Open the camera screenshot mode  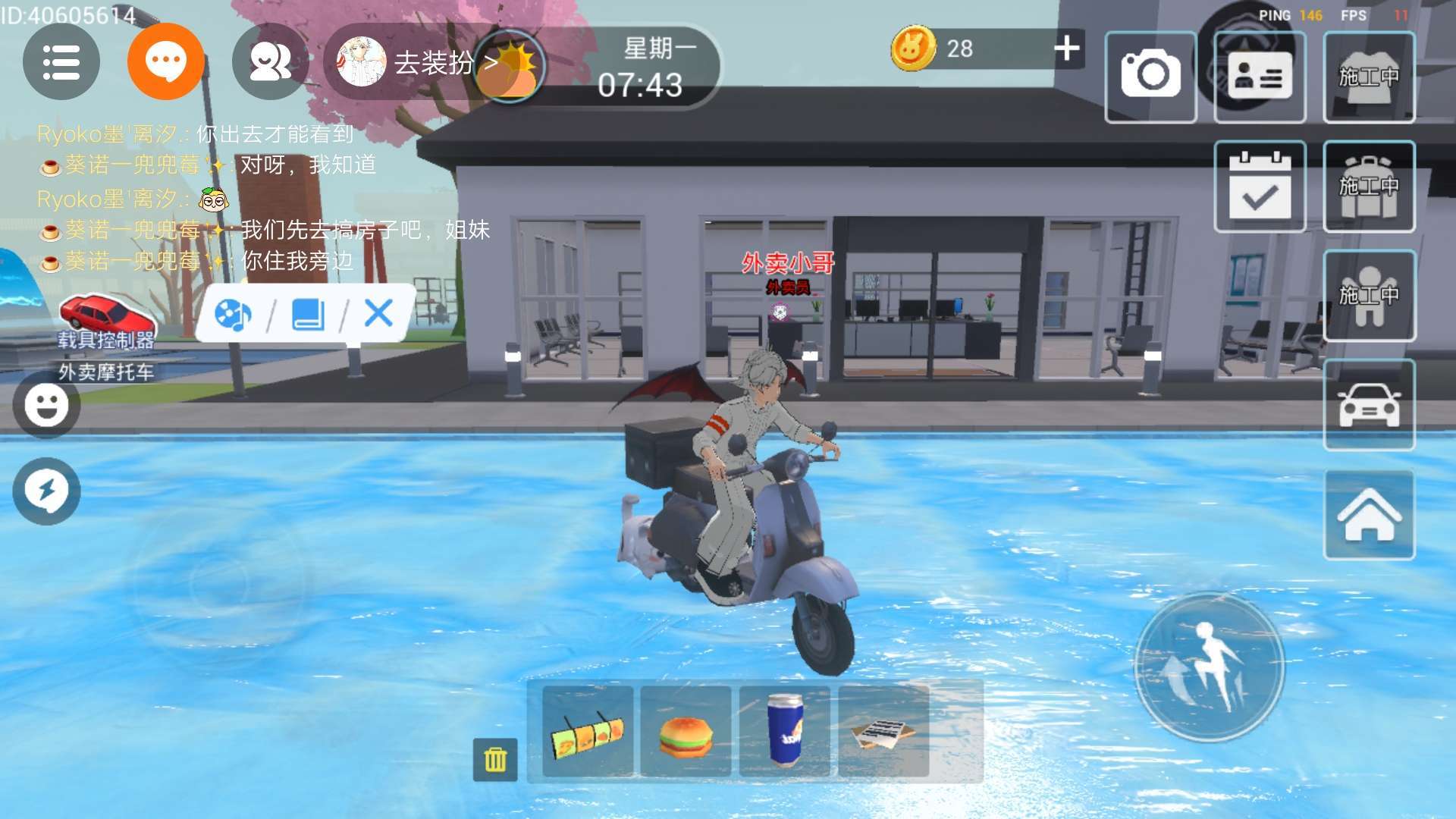pos(1150,76)
